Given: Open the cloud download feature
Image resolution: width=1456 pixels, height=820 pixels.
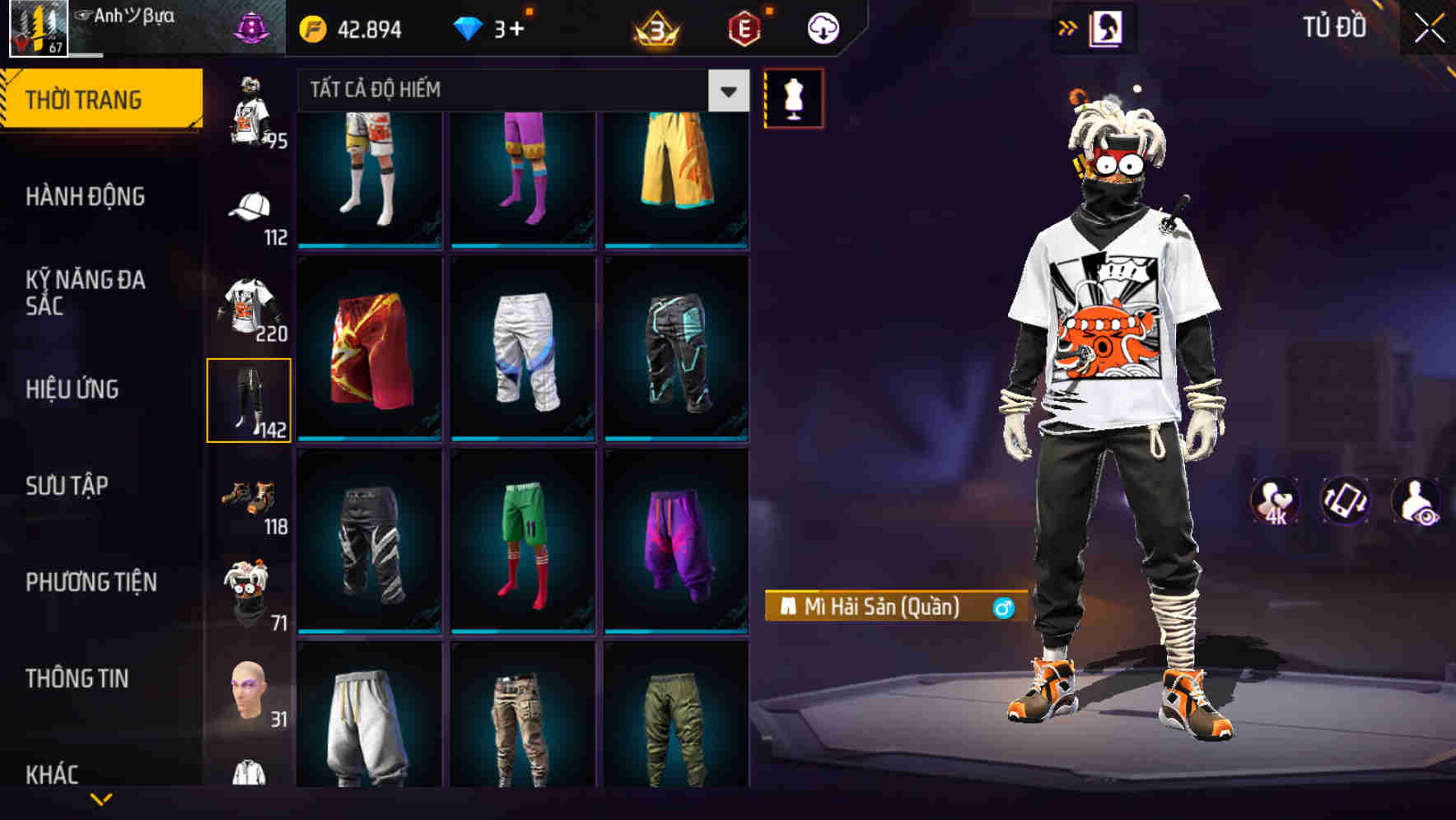Looking at the screenshot, I should pos(822,27).
